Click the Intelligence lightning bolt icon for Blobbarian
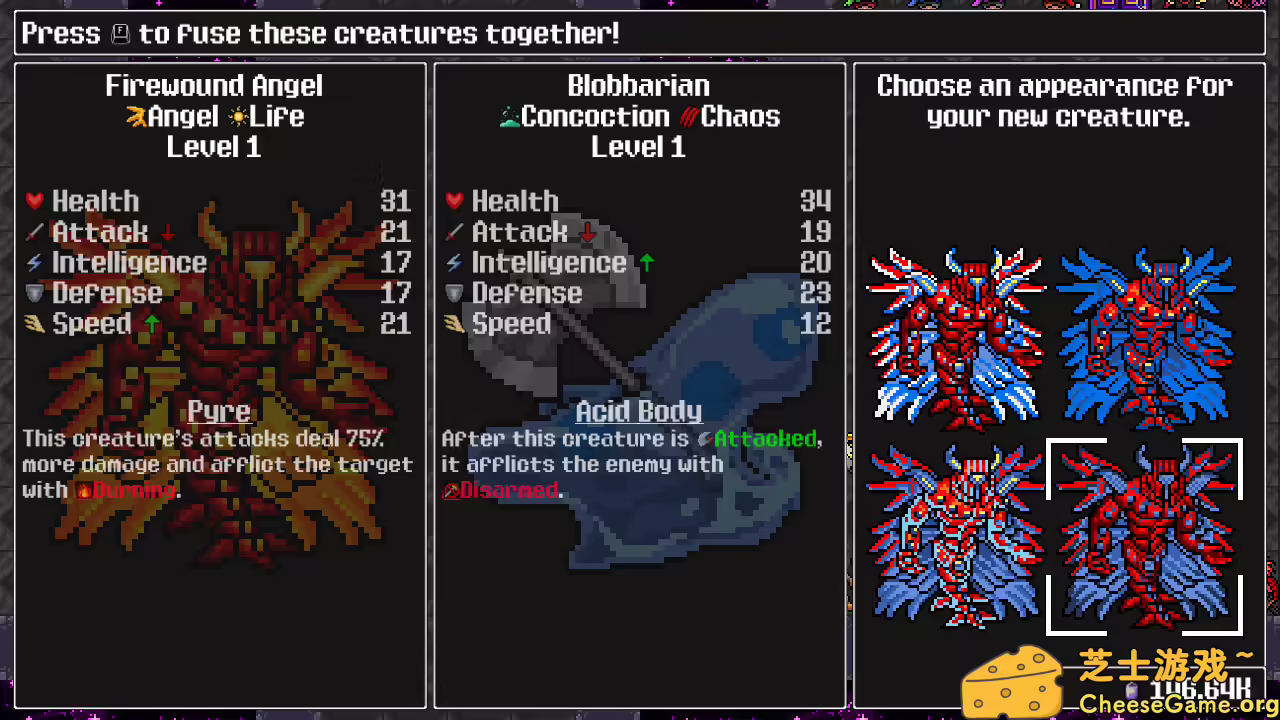This screenshot has width=1280, height=720. (454, 262)
